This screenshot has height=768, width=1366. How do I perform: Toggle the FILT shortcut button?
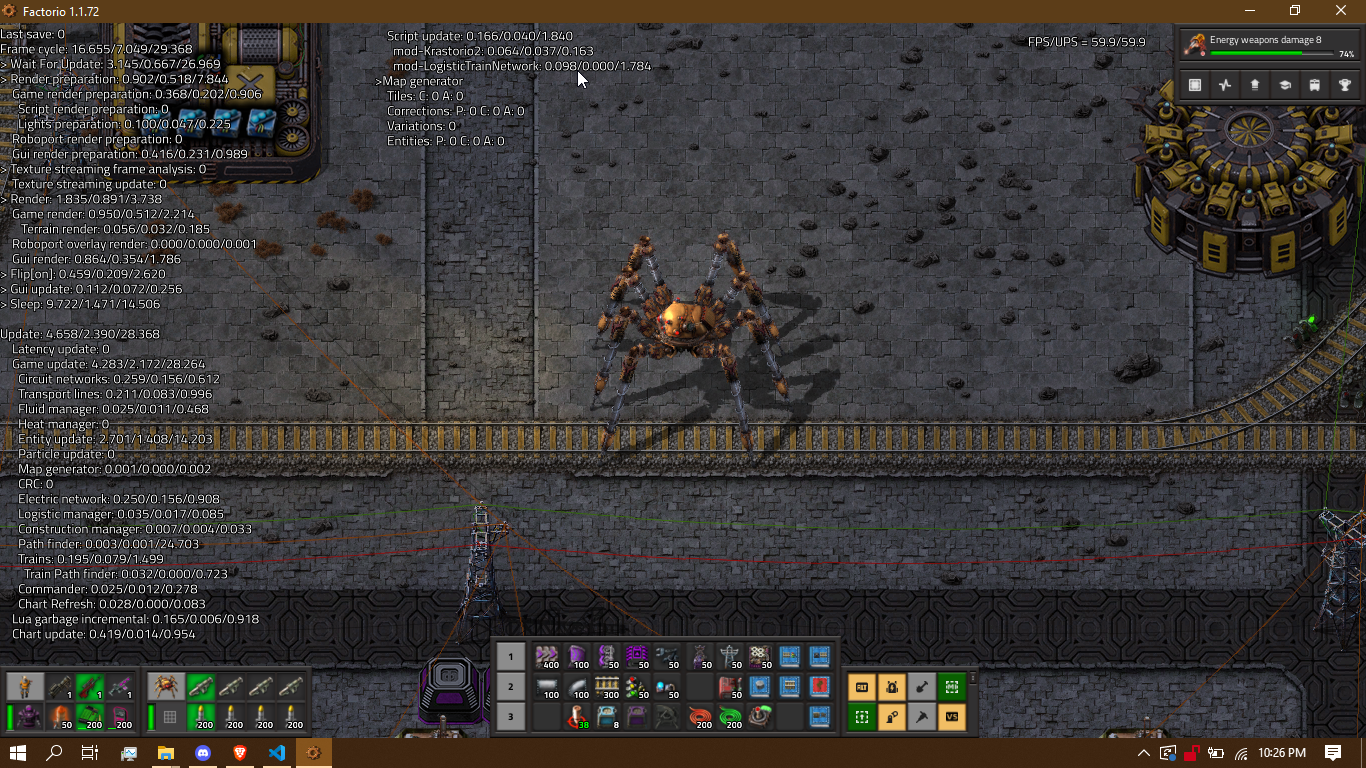(862, 687)
